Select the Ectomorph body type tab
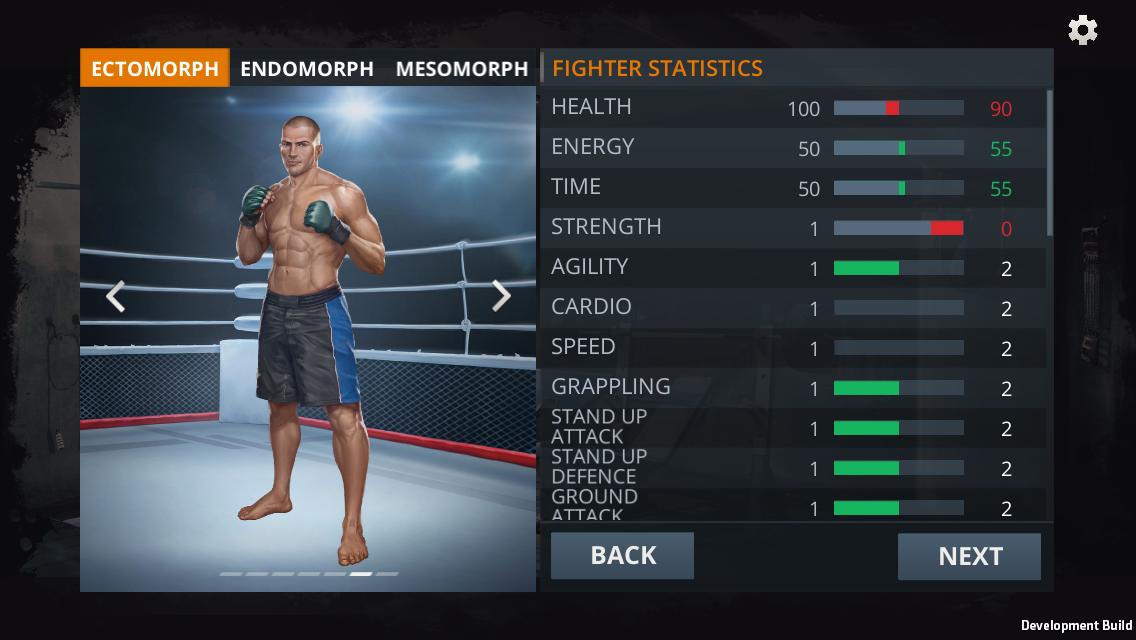 (155, 69)
